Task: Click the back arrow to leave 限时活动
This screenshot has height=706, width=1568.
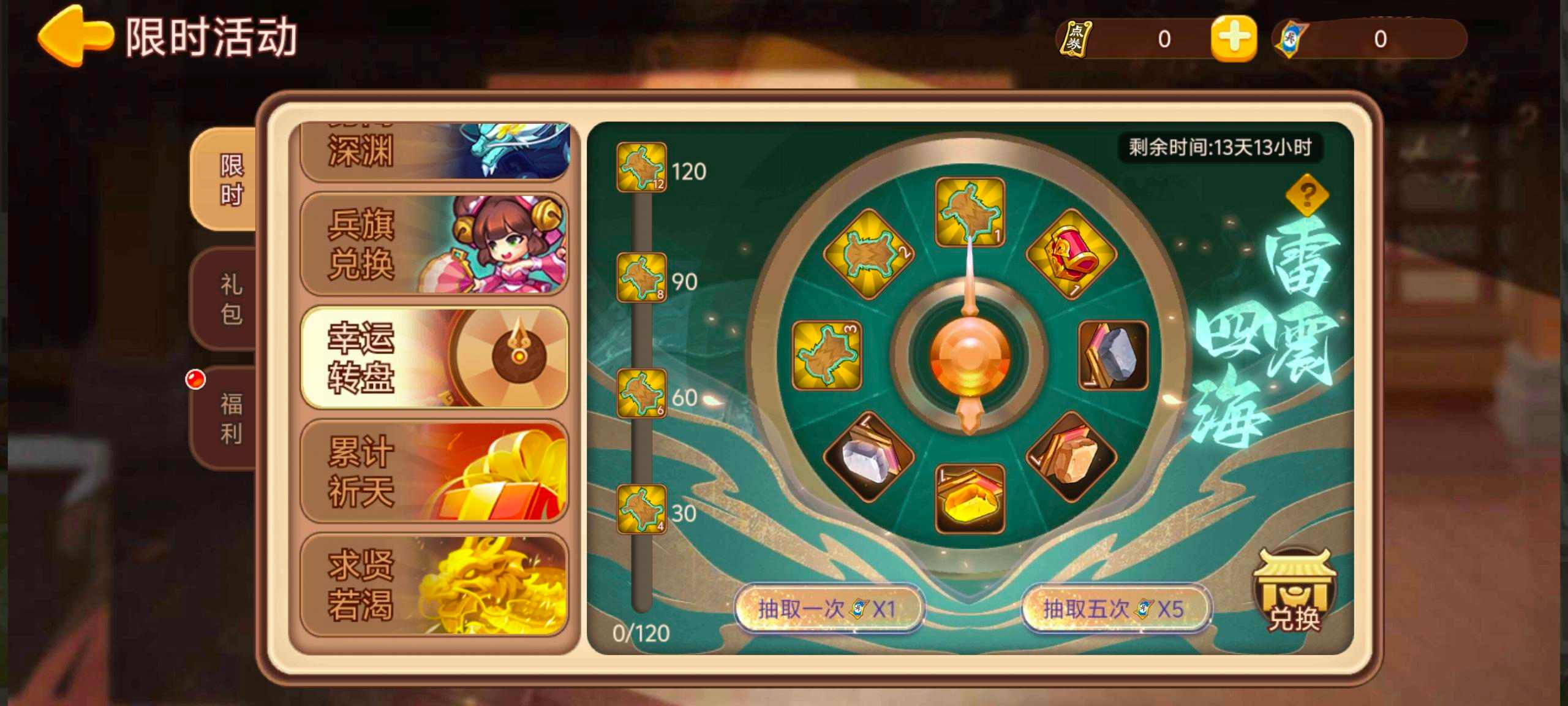Action: tap(72, 37)
